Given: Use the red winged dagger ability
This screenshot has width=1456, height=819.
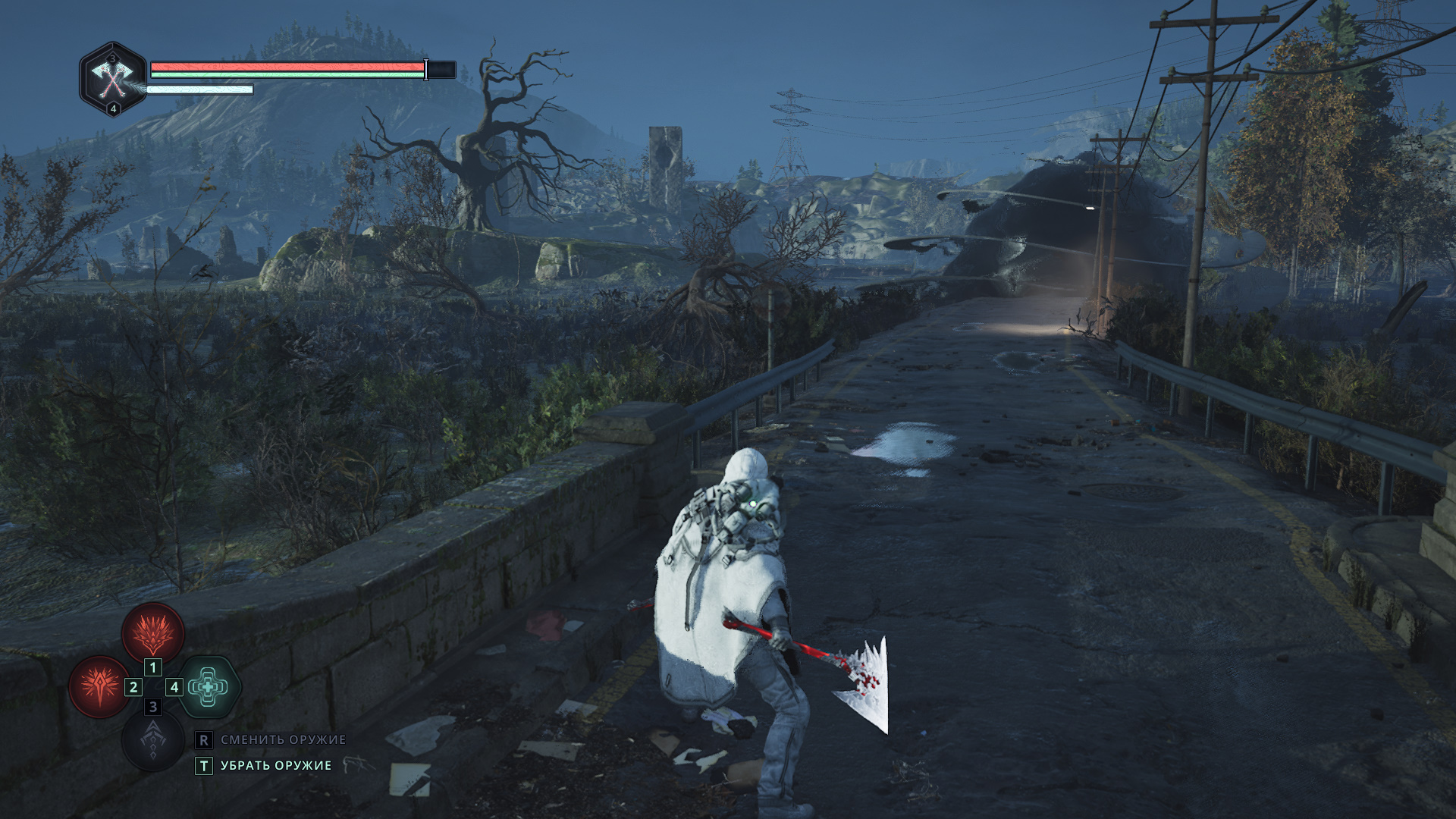Looking at the screenshot, I should pyautogui.click(x=99, y=687).
